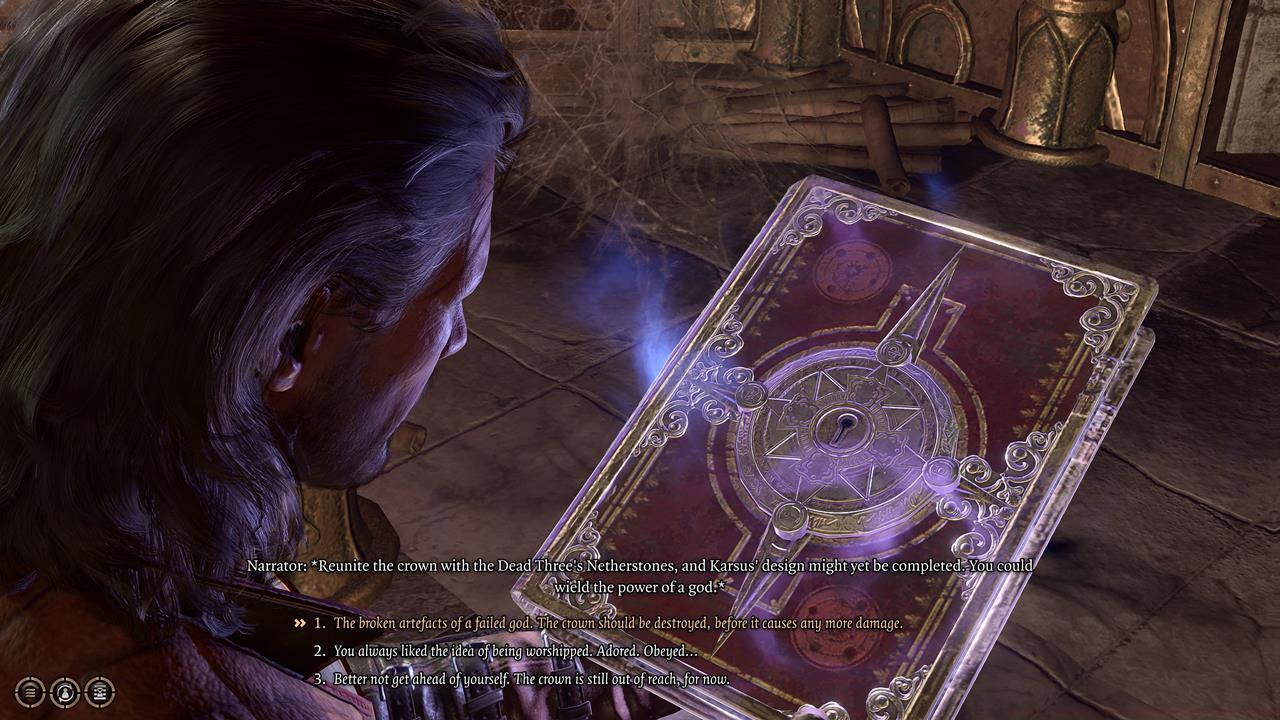Open the dialogue history log icon
This screenshot has height=720, width=1280.
[99, 691]
